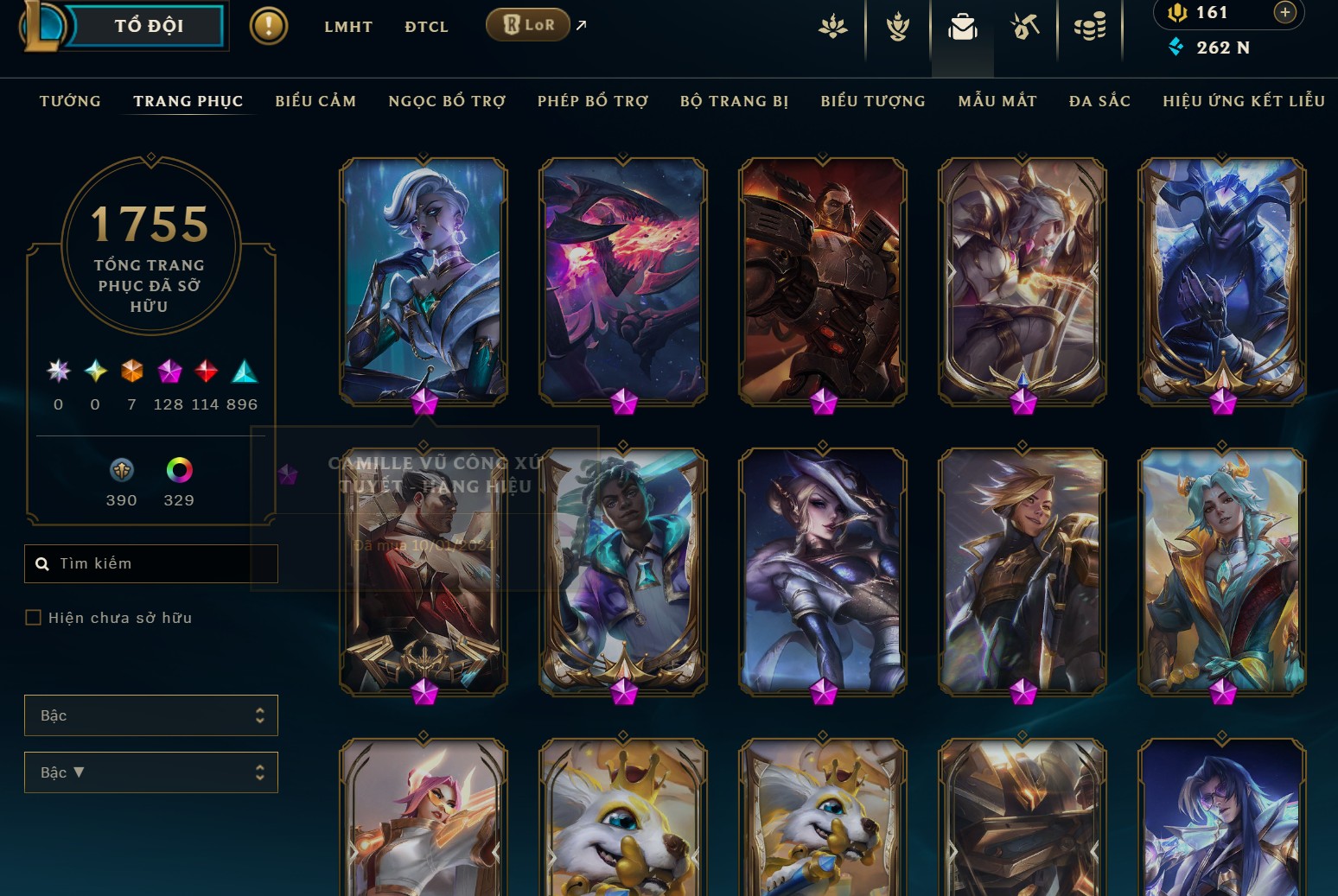Viewport: 1338px width, 896px height.
Task: Open the 'Bậc ▼' sort order dropdown
Action: coord(151,772)
